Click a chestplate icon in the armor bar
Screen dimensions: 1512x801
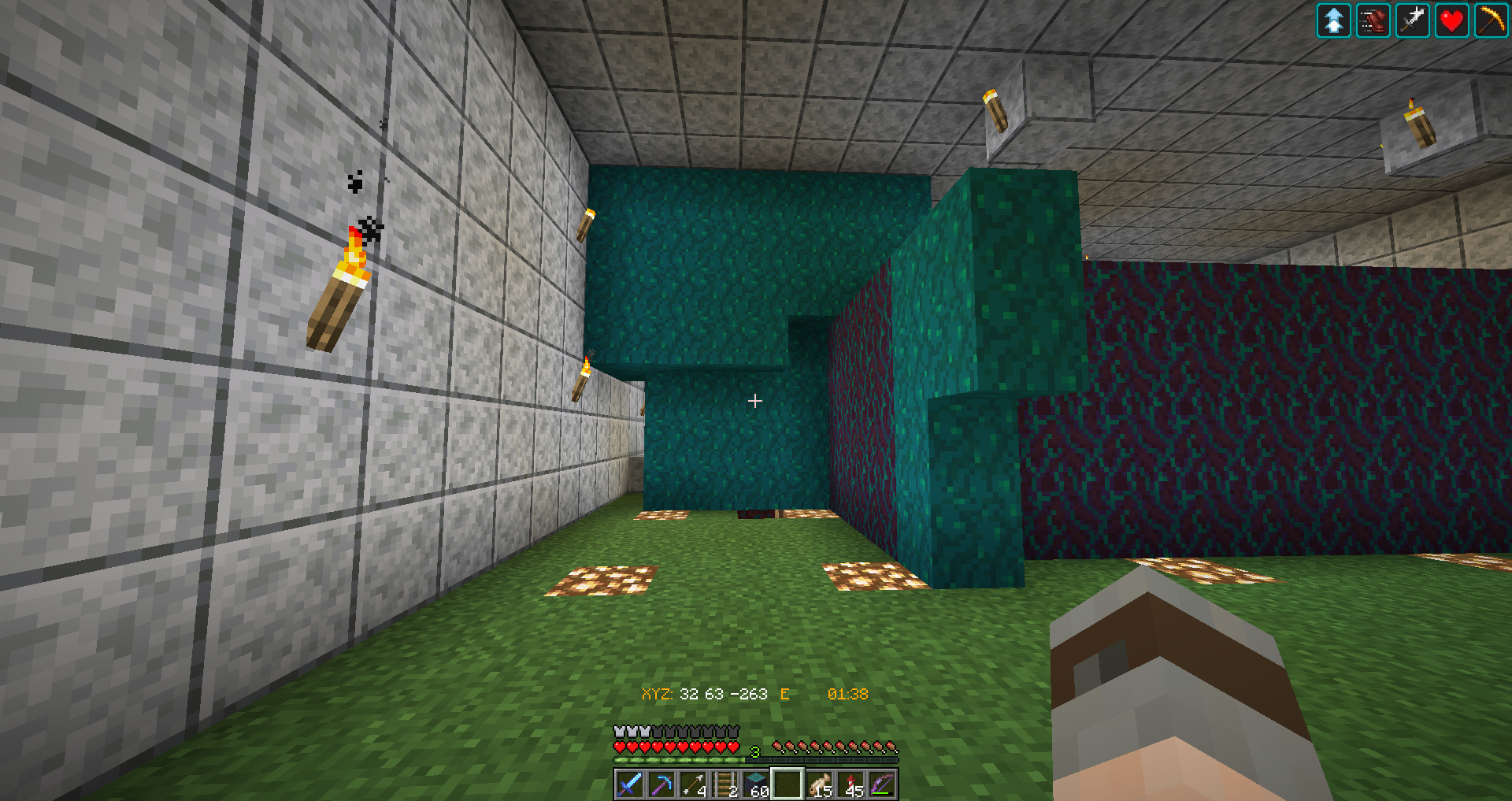(x=620, y=732)
